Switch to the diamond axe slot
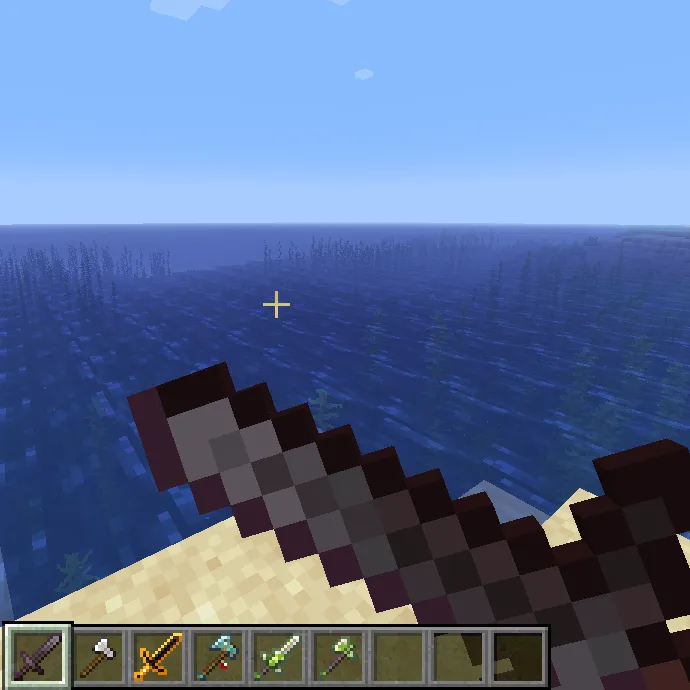Screen dimensions: 690x690 click(x=218, y=657)
